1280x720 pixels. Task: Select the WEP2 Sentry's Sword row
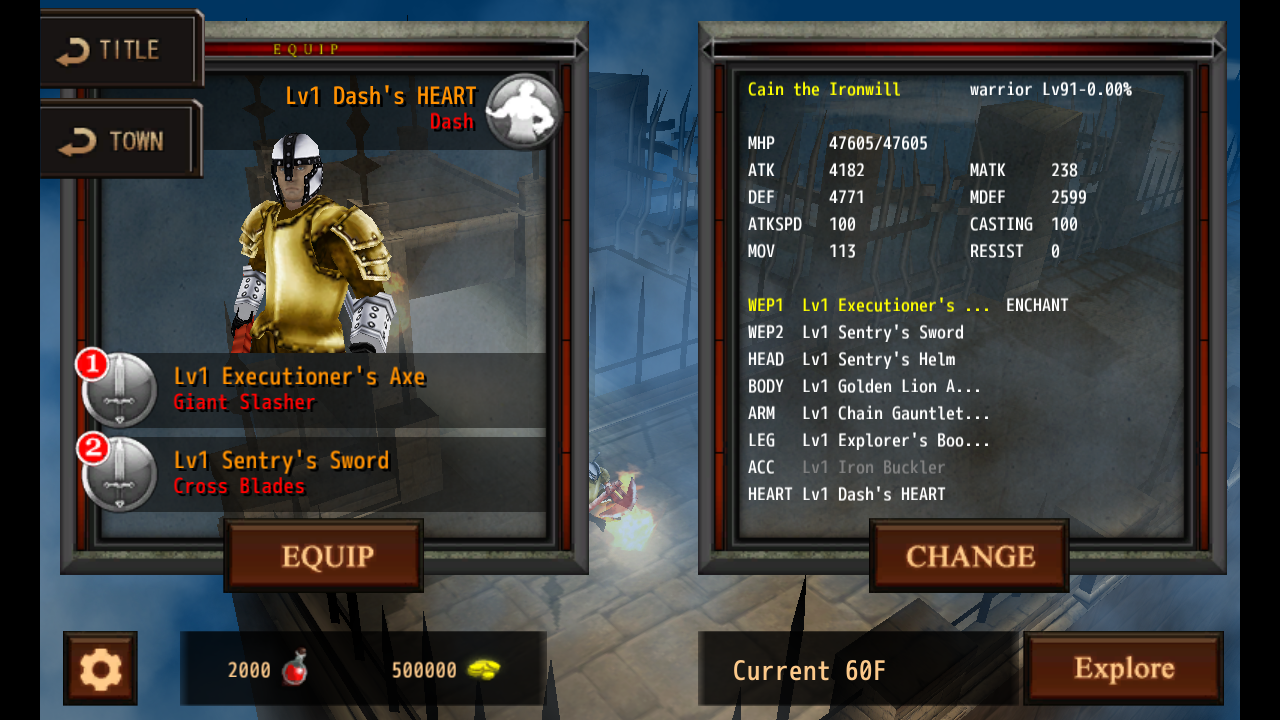(856, 332)
